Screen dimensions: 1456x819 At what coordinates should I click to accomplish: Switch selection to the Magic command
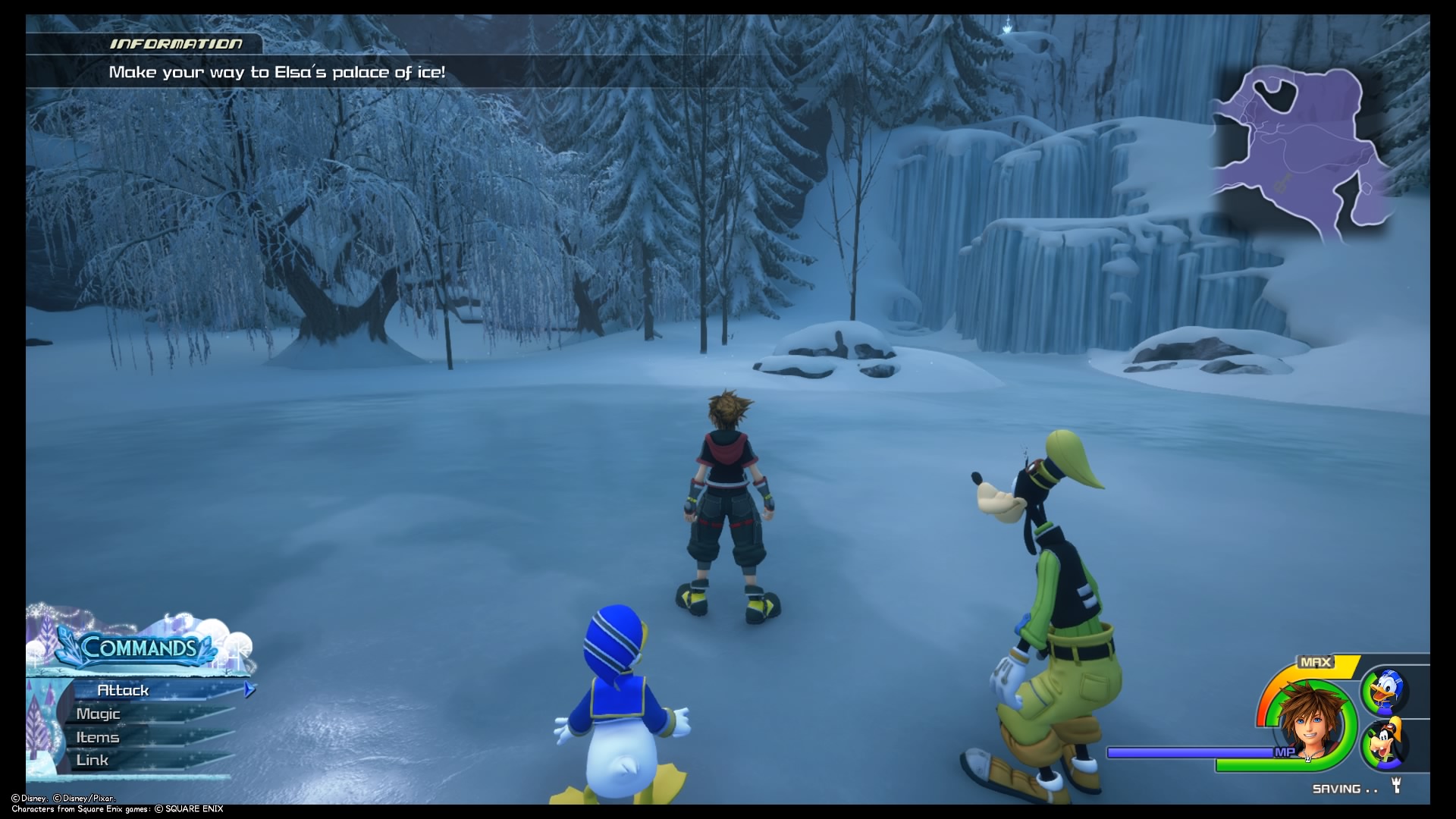pos(99,714)
